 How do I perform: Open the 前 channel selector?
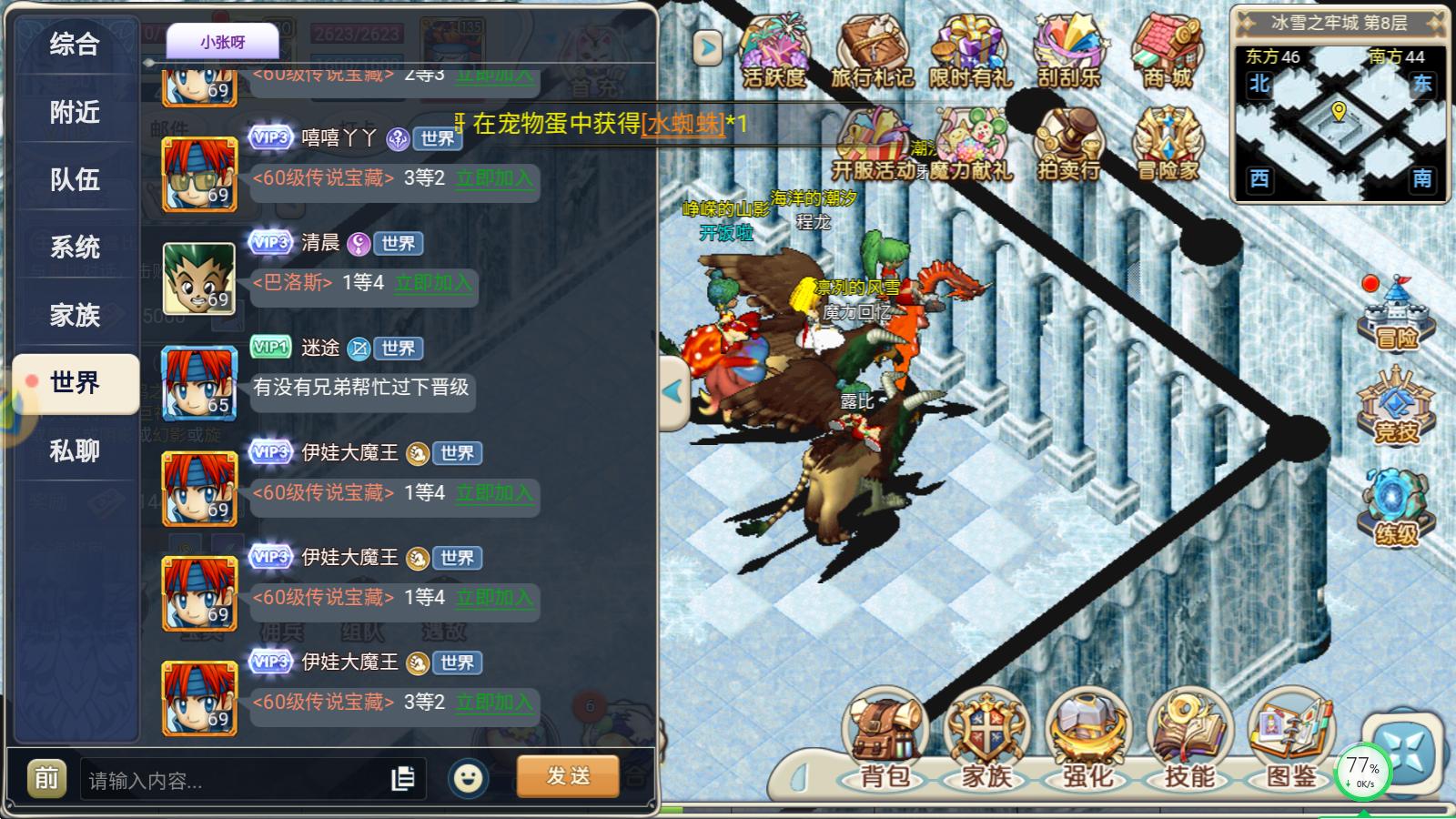tap(46, 778)
